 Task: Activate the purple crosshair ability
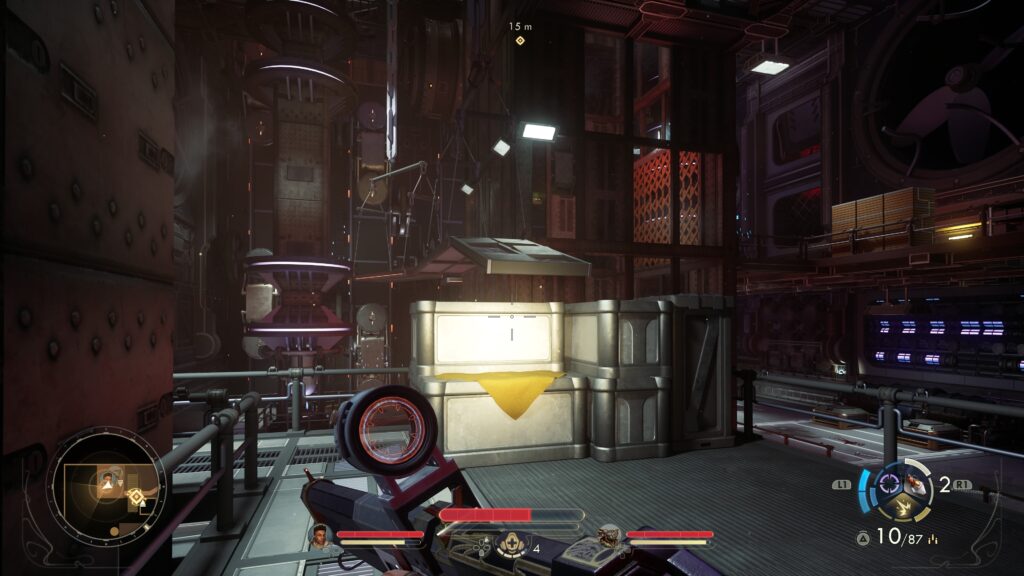pos(887,485)
